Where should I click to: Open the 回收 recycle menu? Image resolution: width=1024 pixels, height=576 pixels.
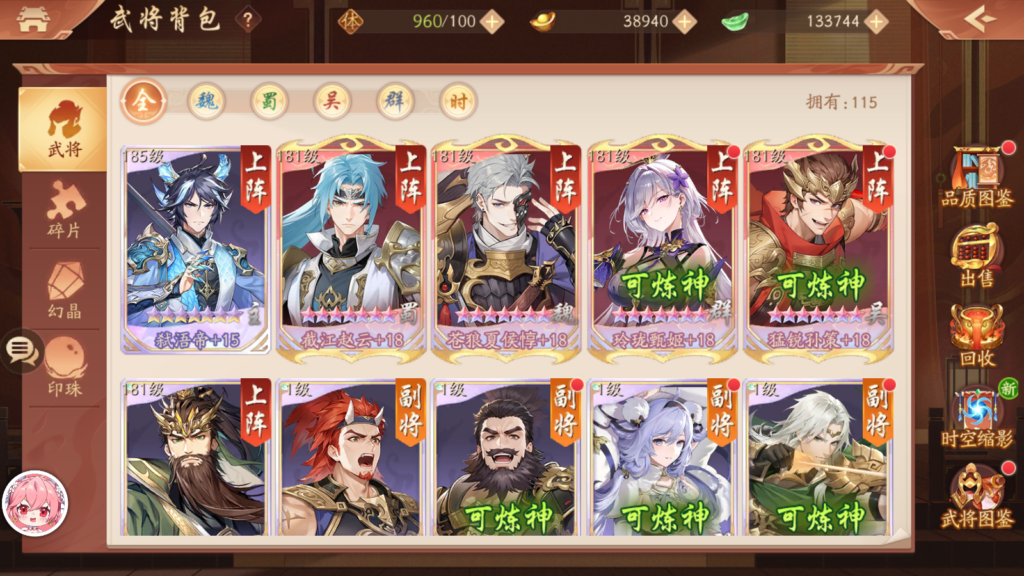[977, 335]
